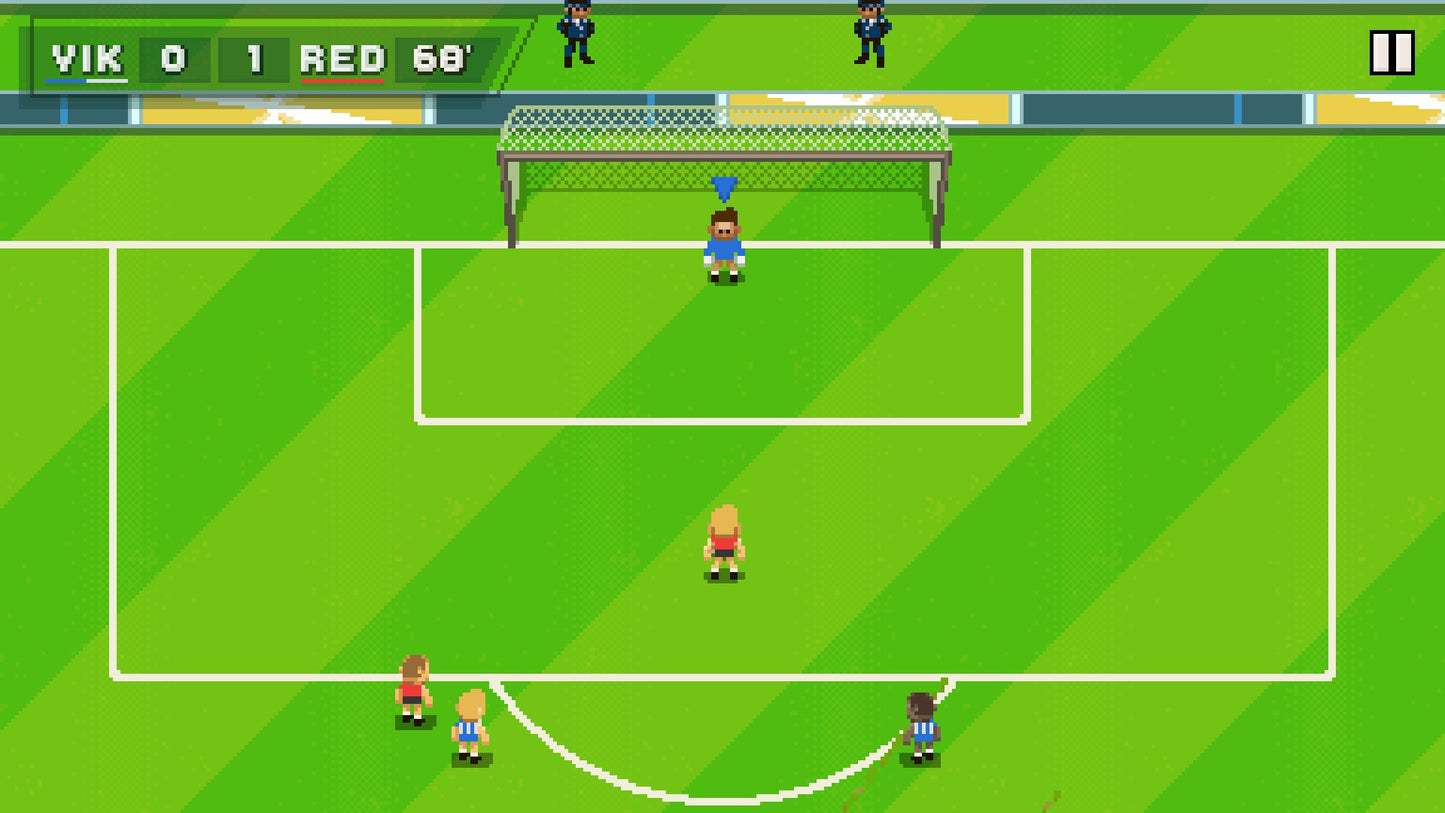The width and height of the screenshot is (1445, 813).
Task: Click the goalkeeper in the blue kit
Action: pyautogui.click(x=723, y=245)
